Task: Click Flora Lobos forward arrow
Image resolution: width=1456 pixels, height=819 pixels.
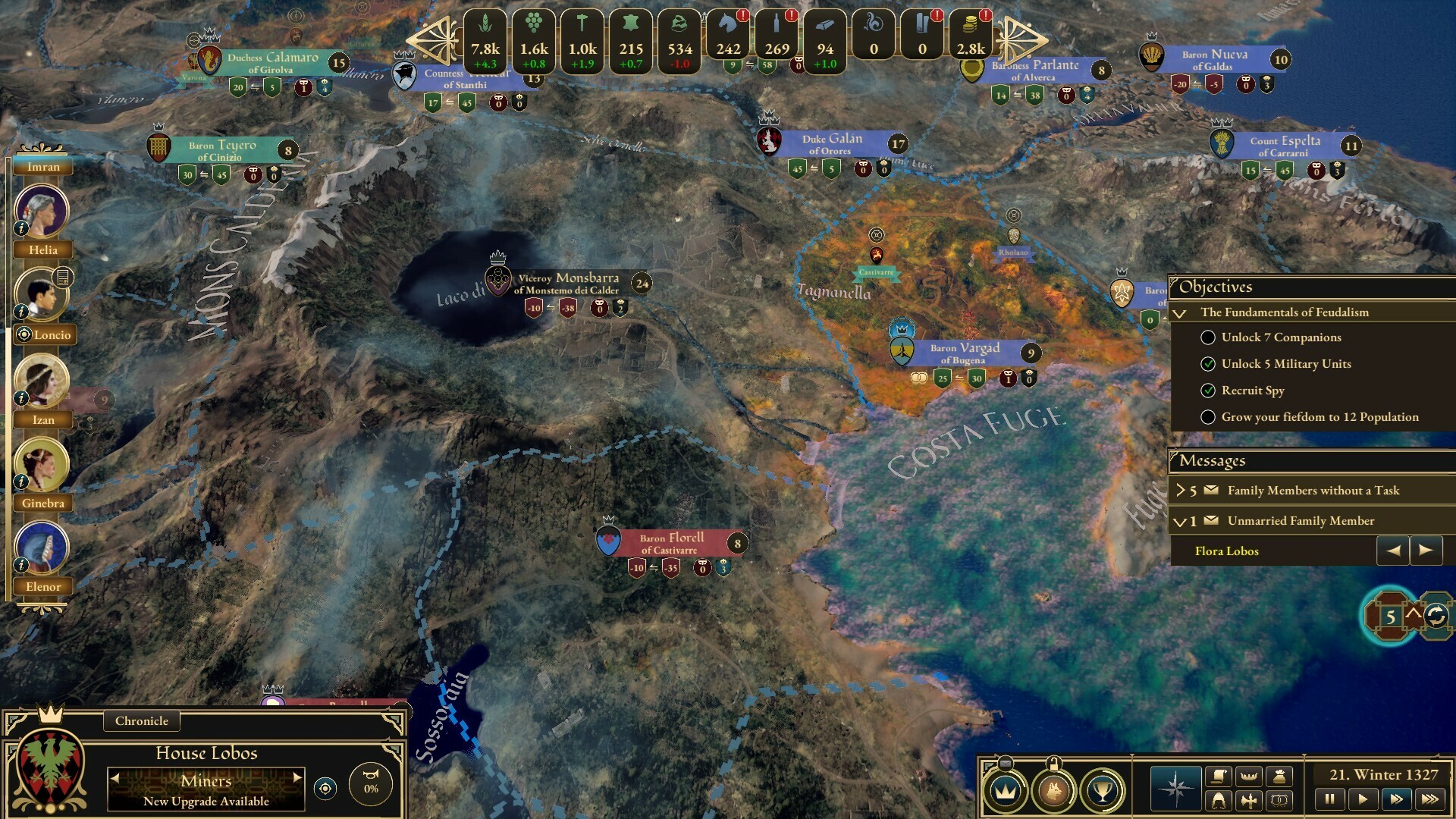Action: [1425, 551]
